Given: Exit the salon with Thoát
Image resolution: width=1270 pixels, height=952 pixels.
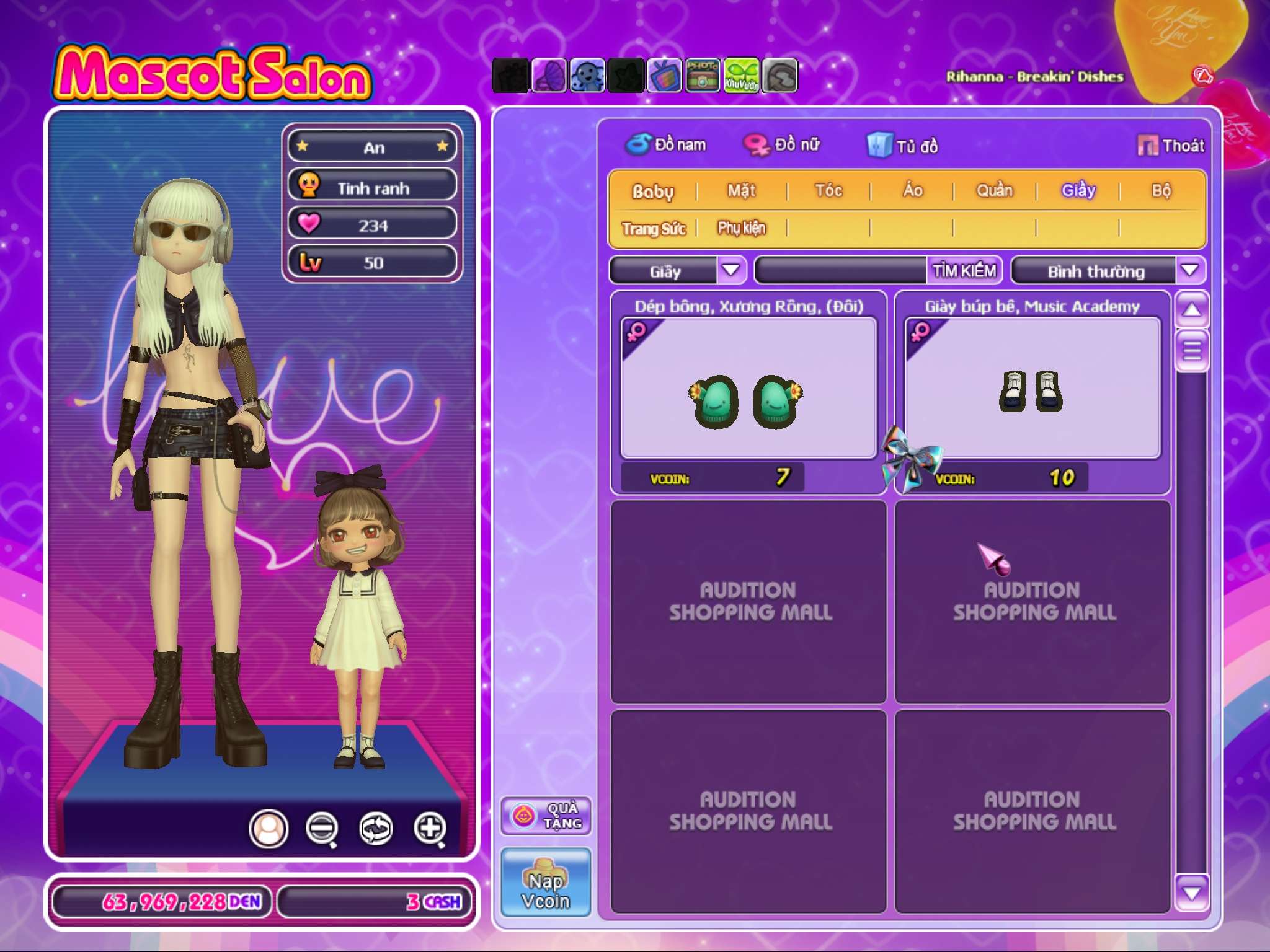Looking at the screenshot, I should [x=1171, y=146].
